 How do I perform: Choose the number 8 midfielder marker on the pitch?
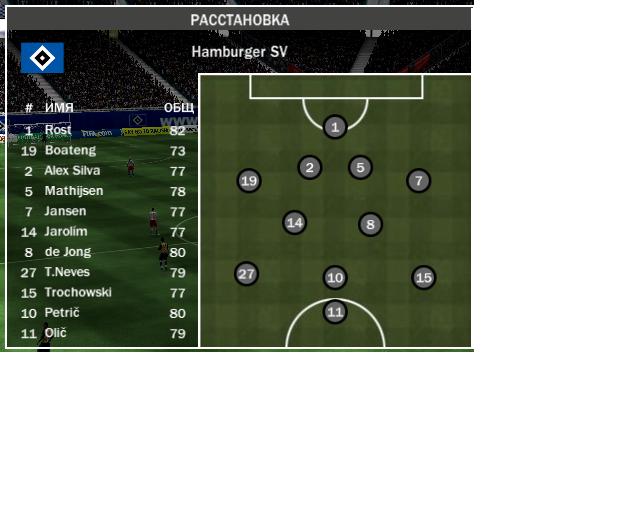(370, 224)
